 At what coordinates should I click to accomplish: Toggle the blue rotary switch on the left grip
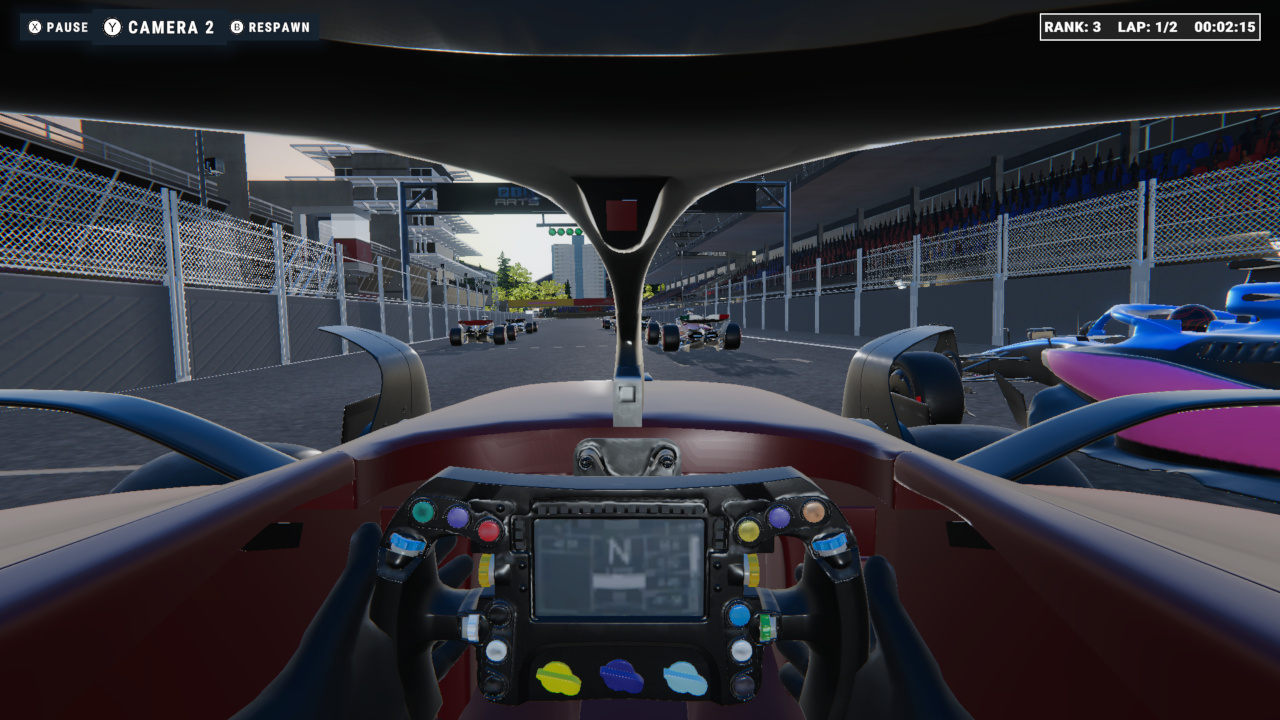(405, 543)
